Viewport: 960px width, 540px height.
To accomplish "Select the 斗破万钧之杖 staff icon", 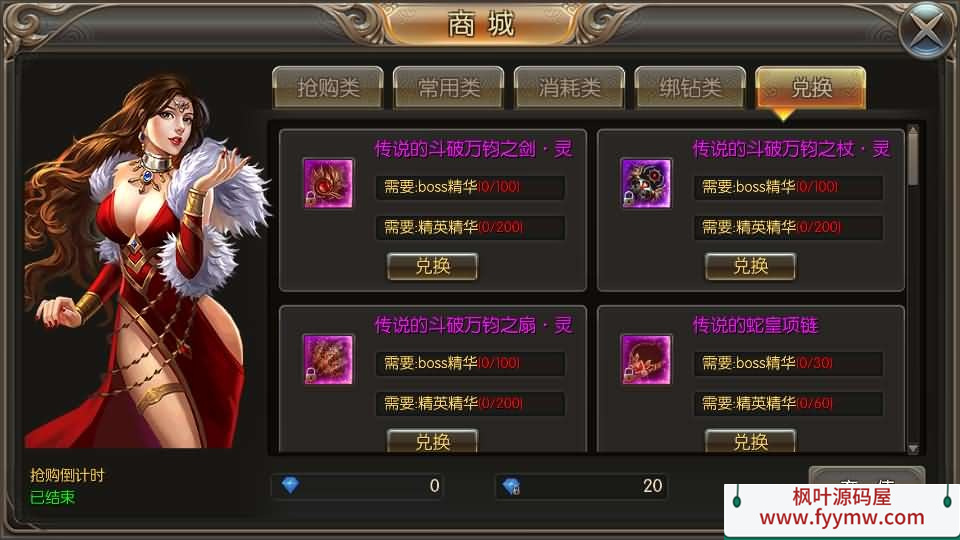I will [646, 183].
